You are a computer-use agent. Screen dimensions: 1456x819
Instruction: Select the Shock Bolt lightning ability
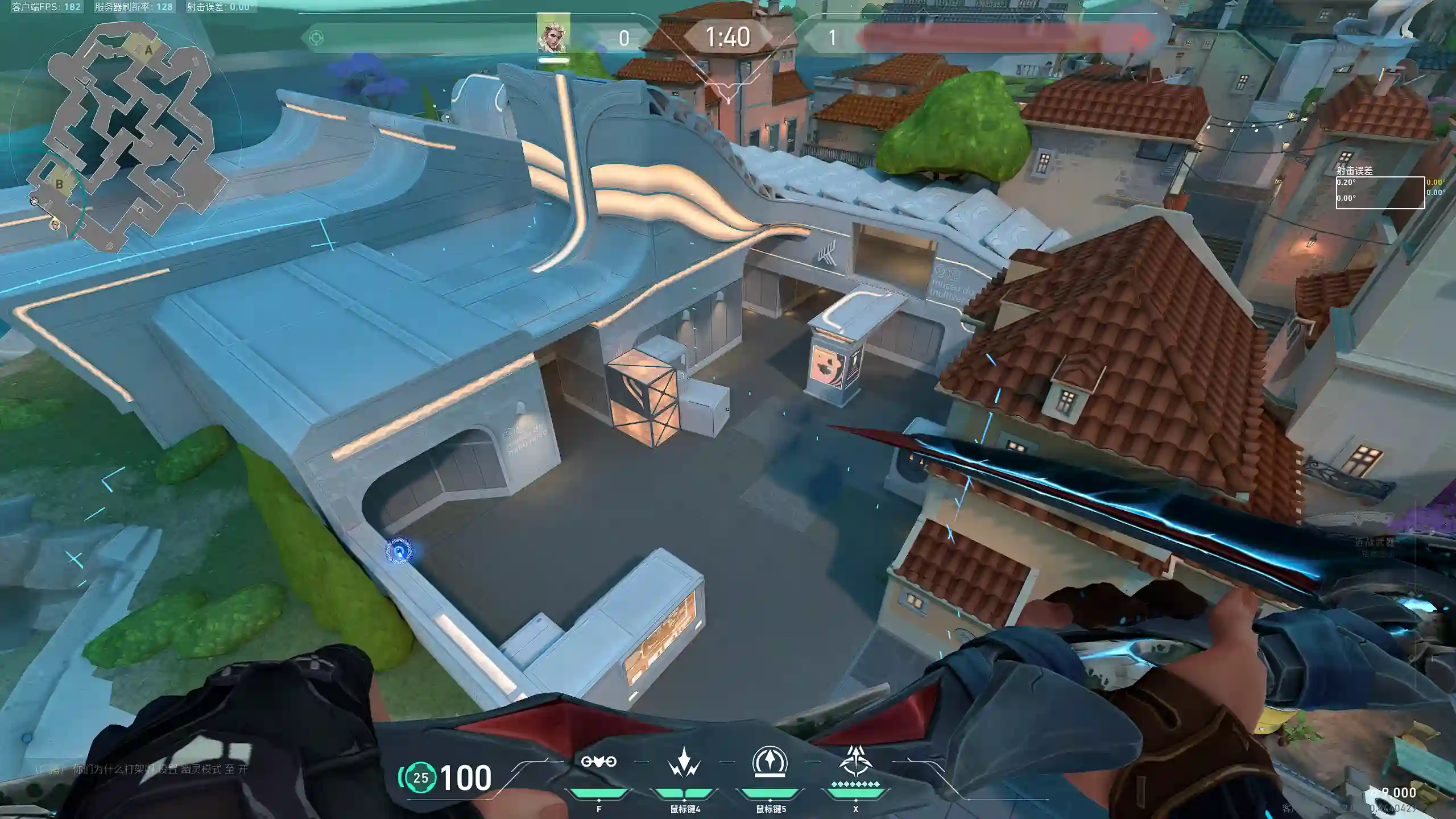pos(684,762)
